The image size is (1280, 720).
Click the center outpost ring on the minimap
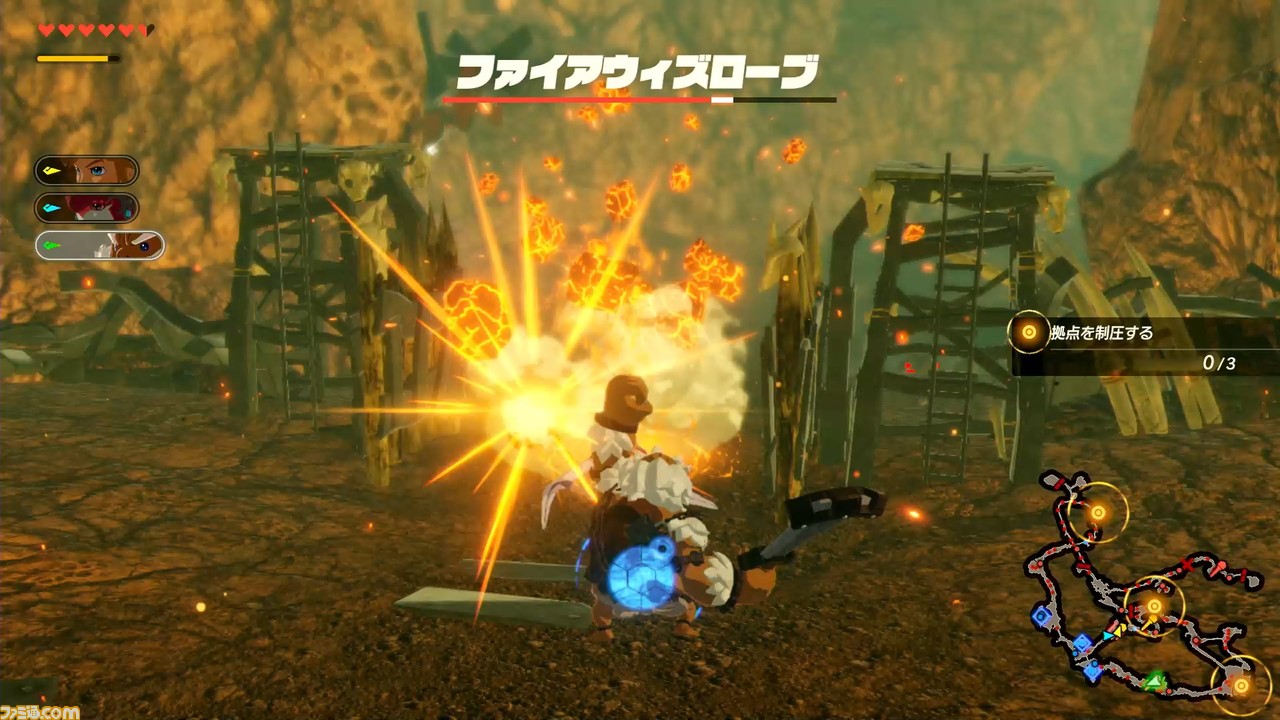point(1153,605)
